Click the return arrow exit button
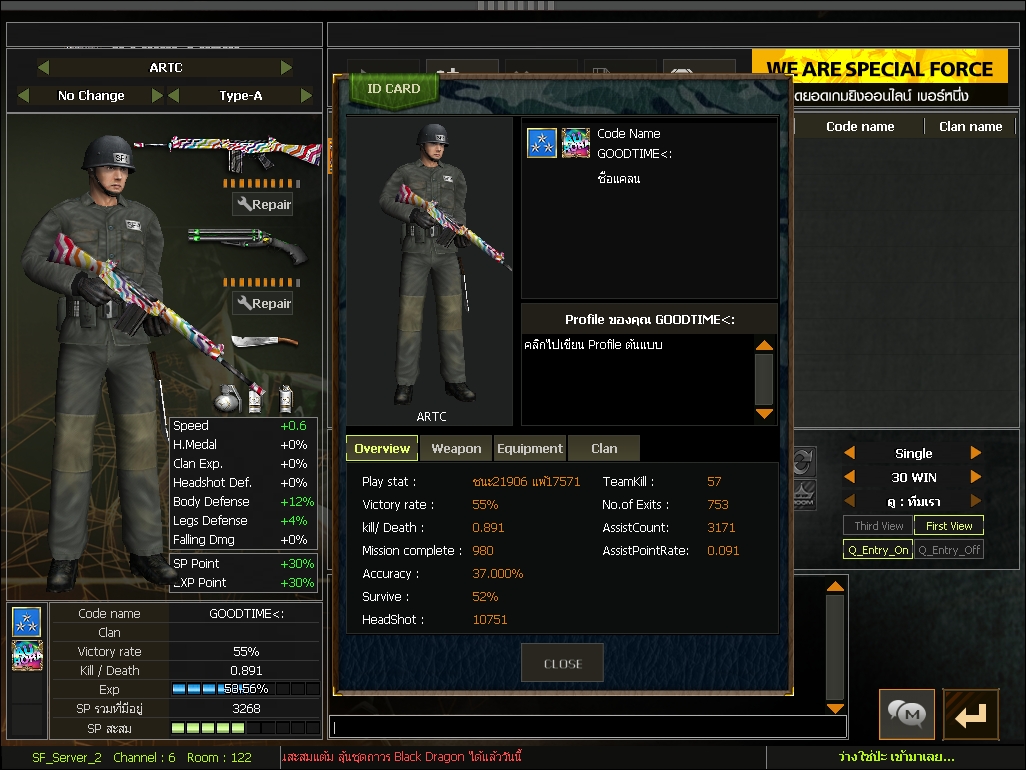1026x770 pixels. pos(970,714)
